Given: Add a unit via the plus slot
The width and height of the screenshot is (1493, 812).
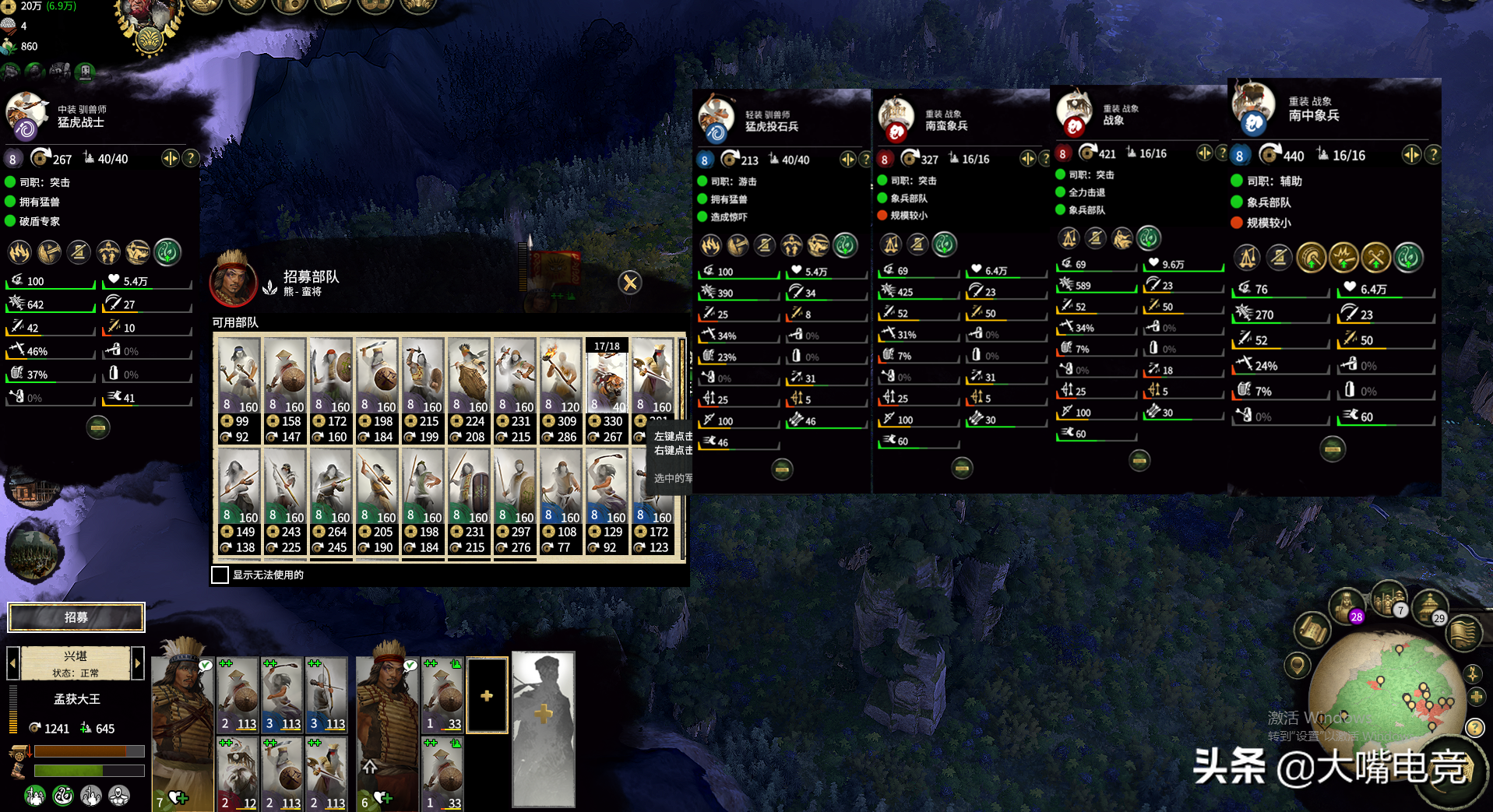Looking at the screenshot, I should [487, 695].
